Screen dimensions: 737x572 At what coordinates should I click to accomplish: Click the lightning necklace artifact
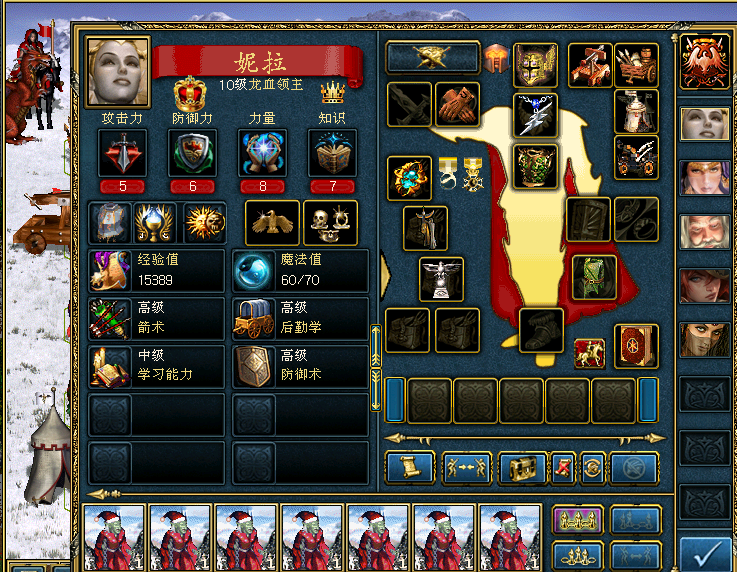(536, 114)
